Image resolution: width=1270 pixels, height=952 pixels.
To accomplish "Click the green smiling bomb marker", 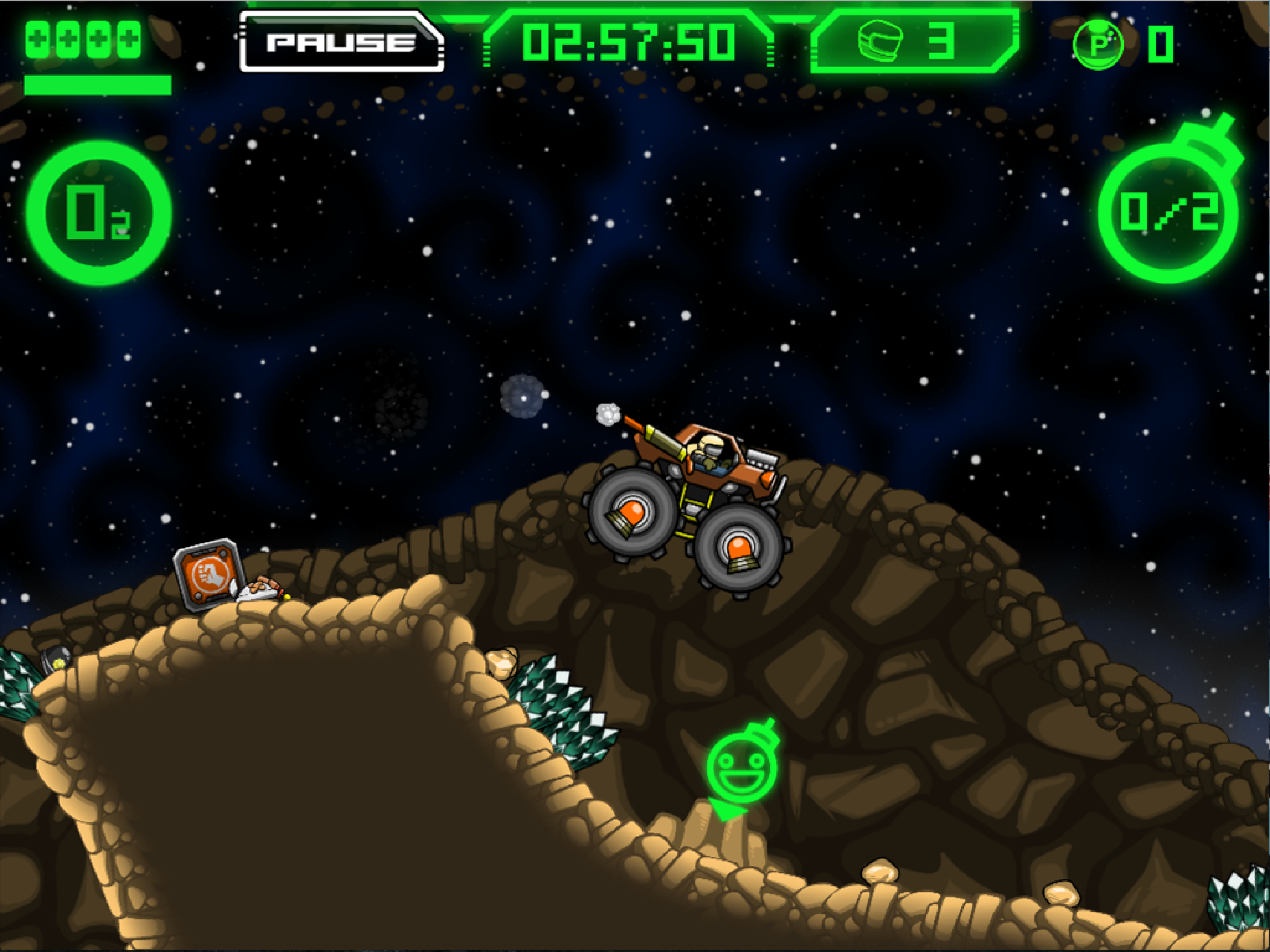I will (741, 767).
